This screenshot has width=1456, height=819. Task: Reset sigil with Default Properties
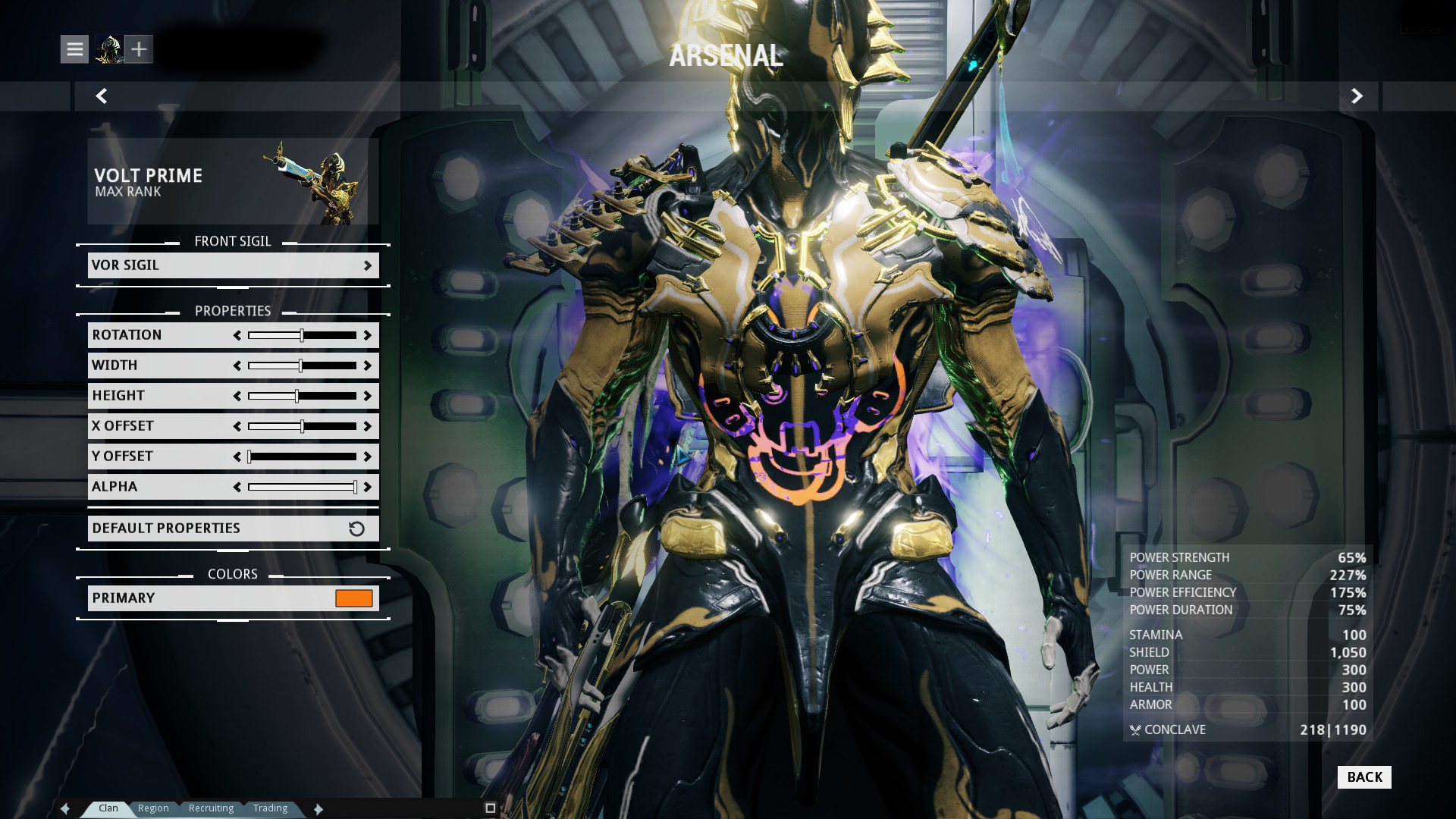click(233, 529)
